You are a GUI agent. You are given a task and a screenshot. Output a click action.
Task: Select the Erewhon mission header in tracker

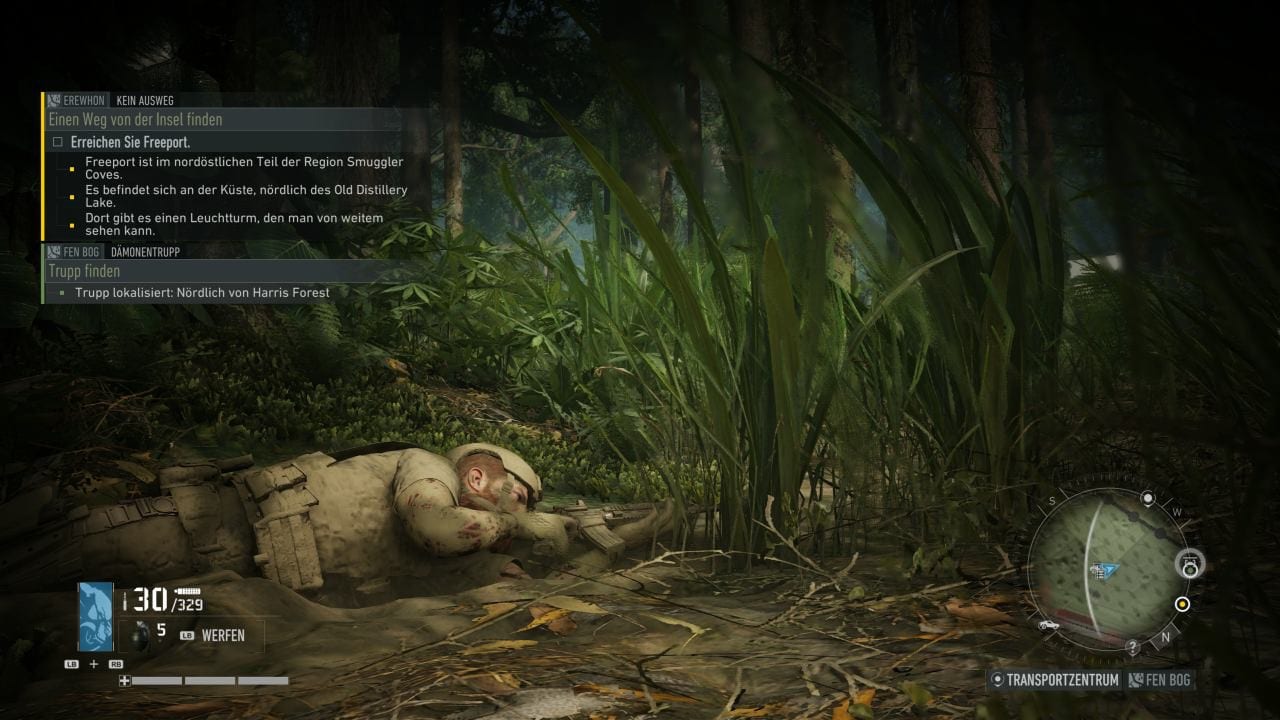pyautogui.click(x=110, y=101)
